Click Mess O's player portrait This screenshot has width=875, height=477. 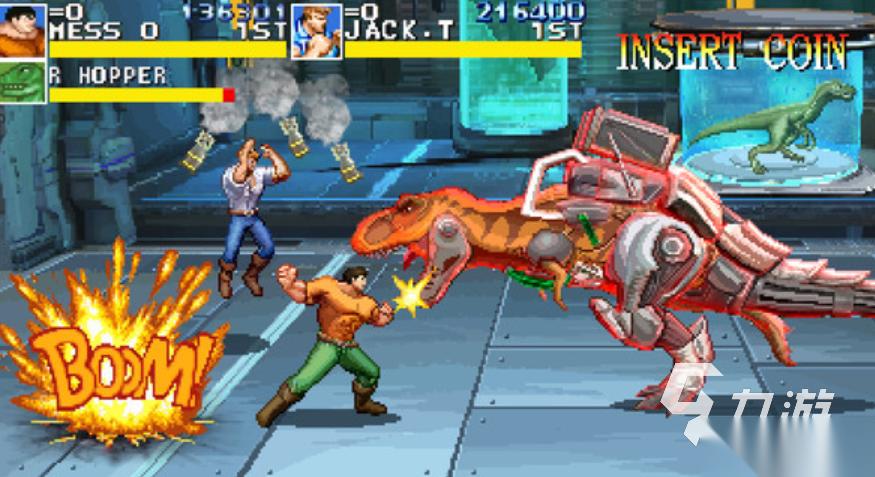[x=22, y=30]
